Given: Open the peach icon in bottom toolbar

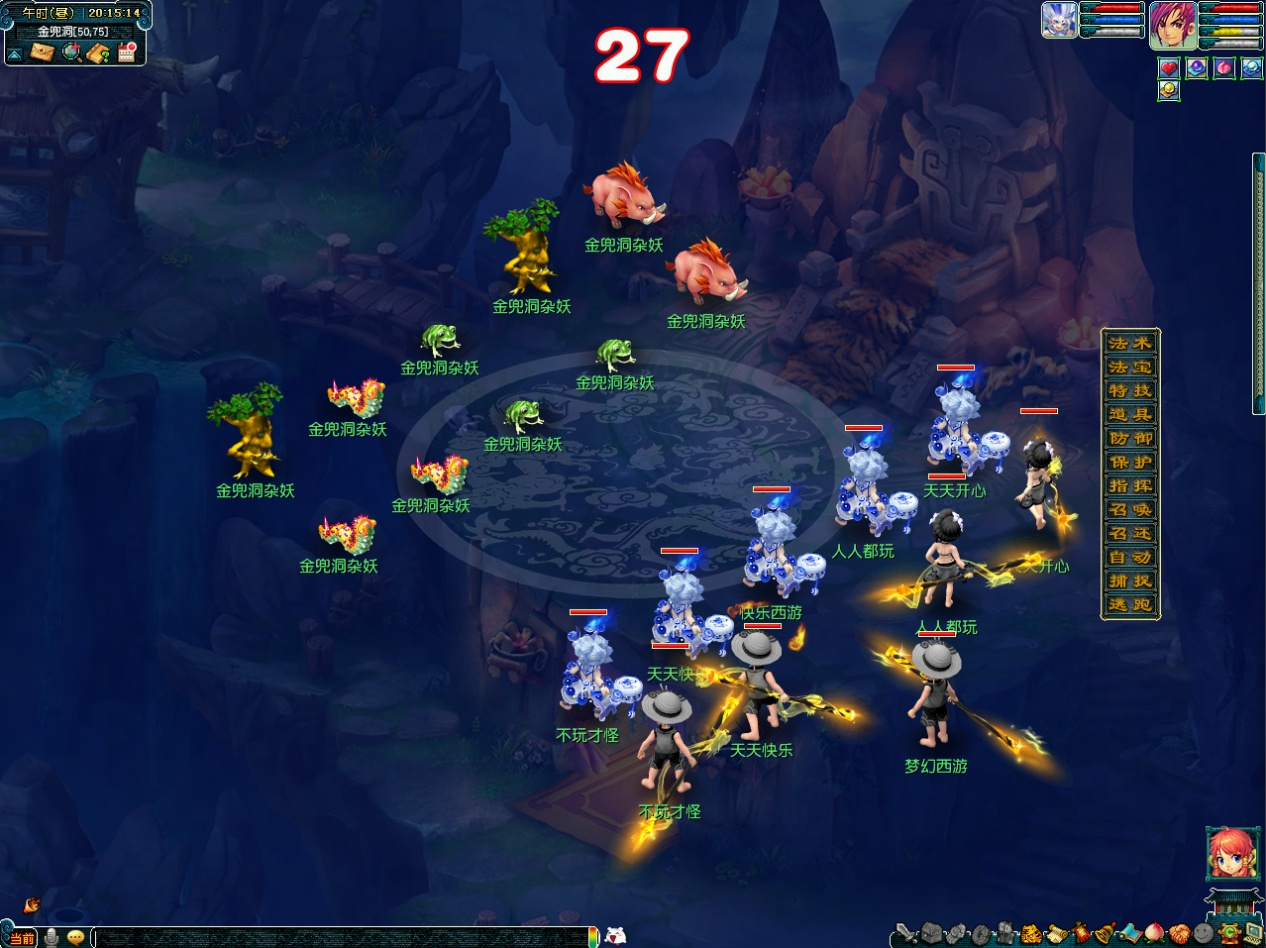Looking at the screenshot, I should 1155,934.
